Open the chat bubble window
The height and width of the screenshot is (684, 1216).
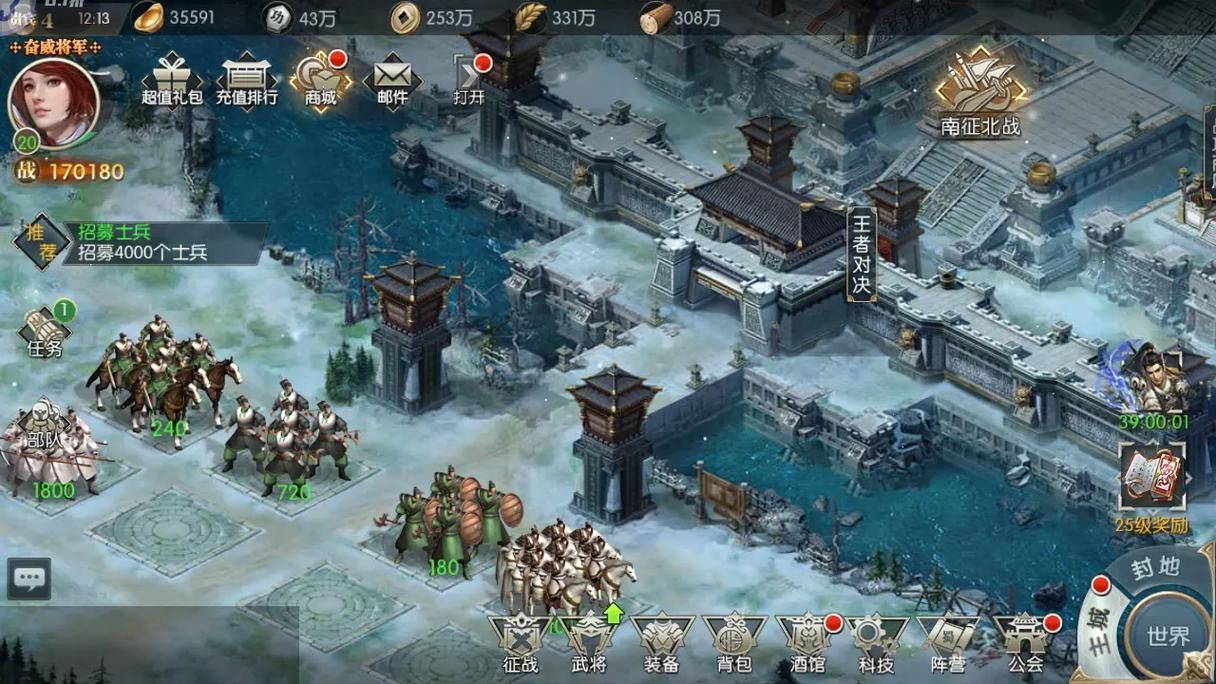tap(29, 578)
